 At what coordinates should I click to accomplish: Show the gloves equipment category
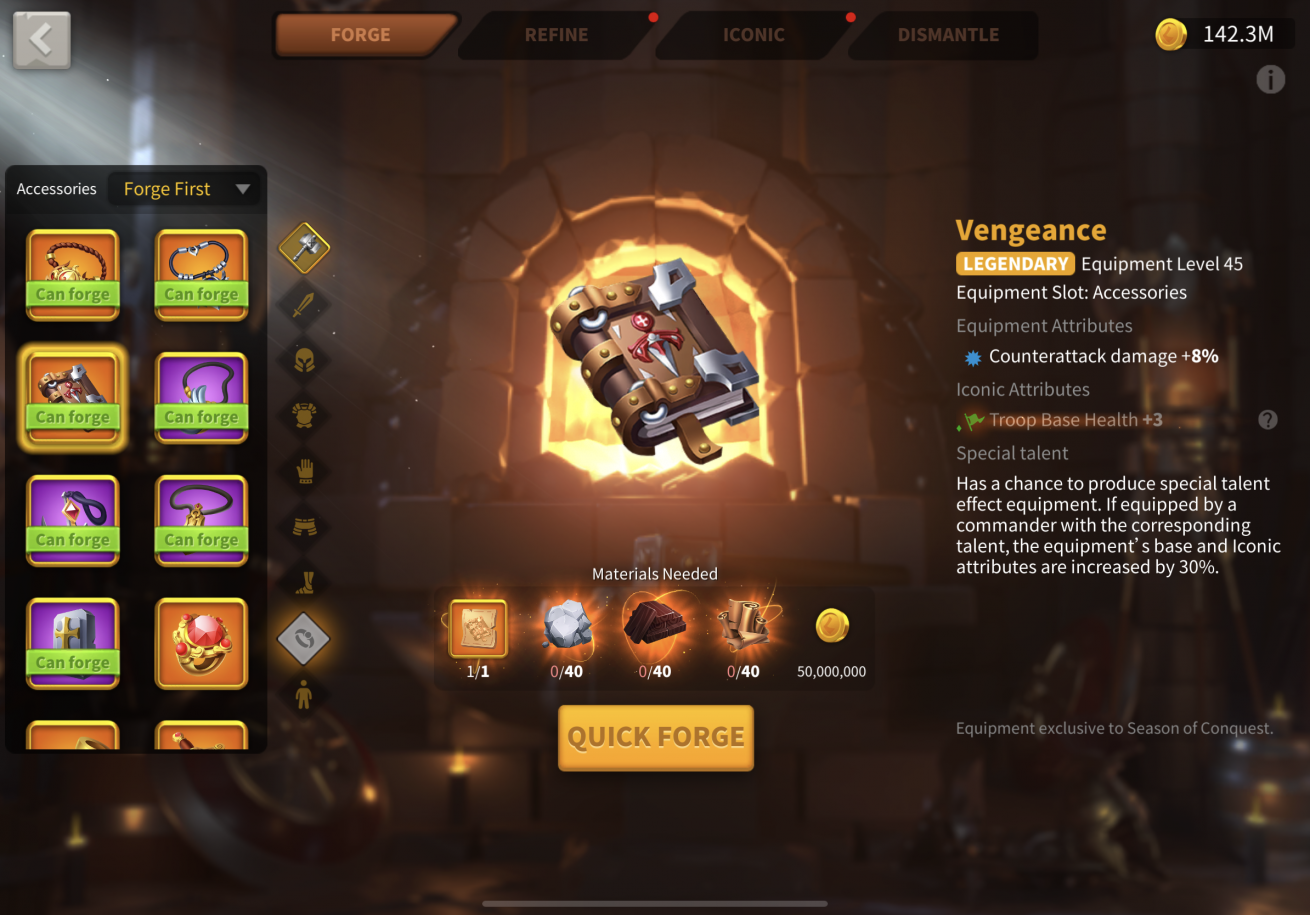point(304,470)
